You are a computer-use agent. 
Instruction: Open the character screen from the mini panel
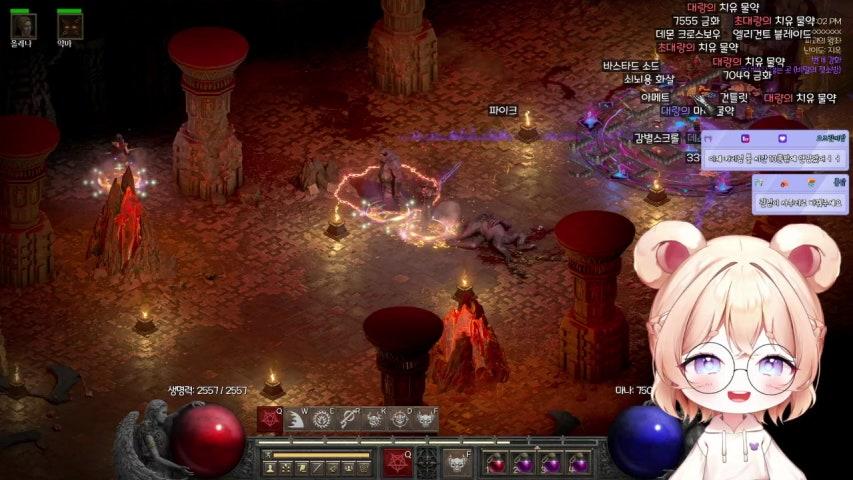pyautogui.click(x=270, y=467)
